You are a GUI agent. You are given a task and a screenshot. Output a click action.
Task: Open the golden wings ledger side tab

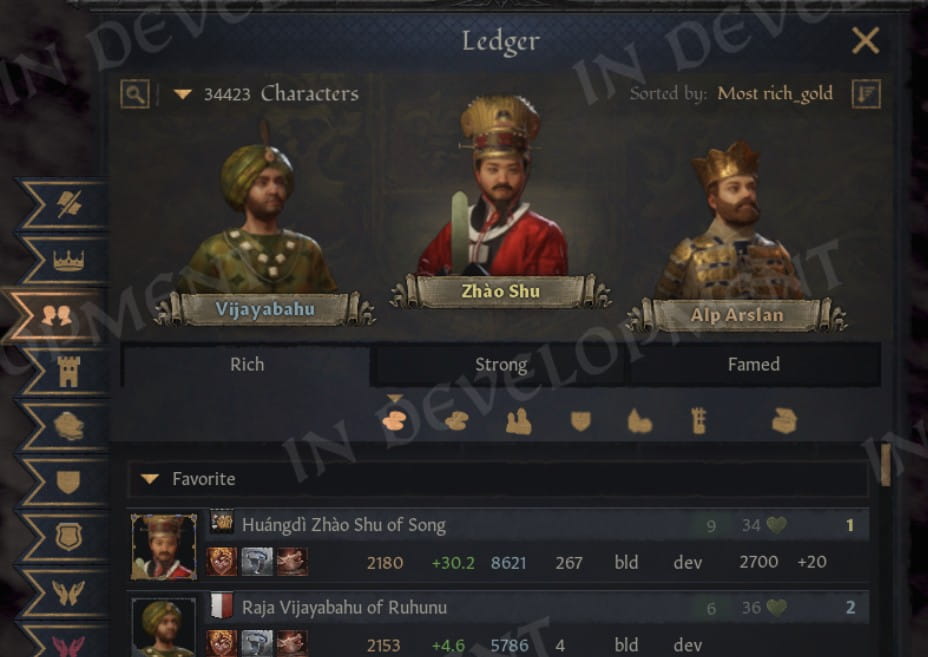[x=68, y=592]
